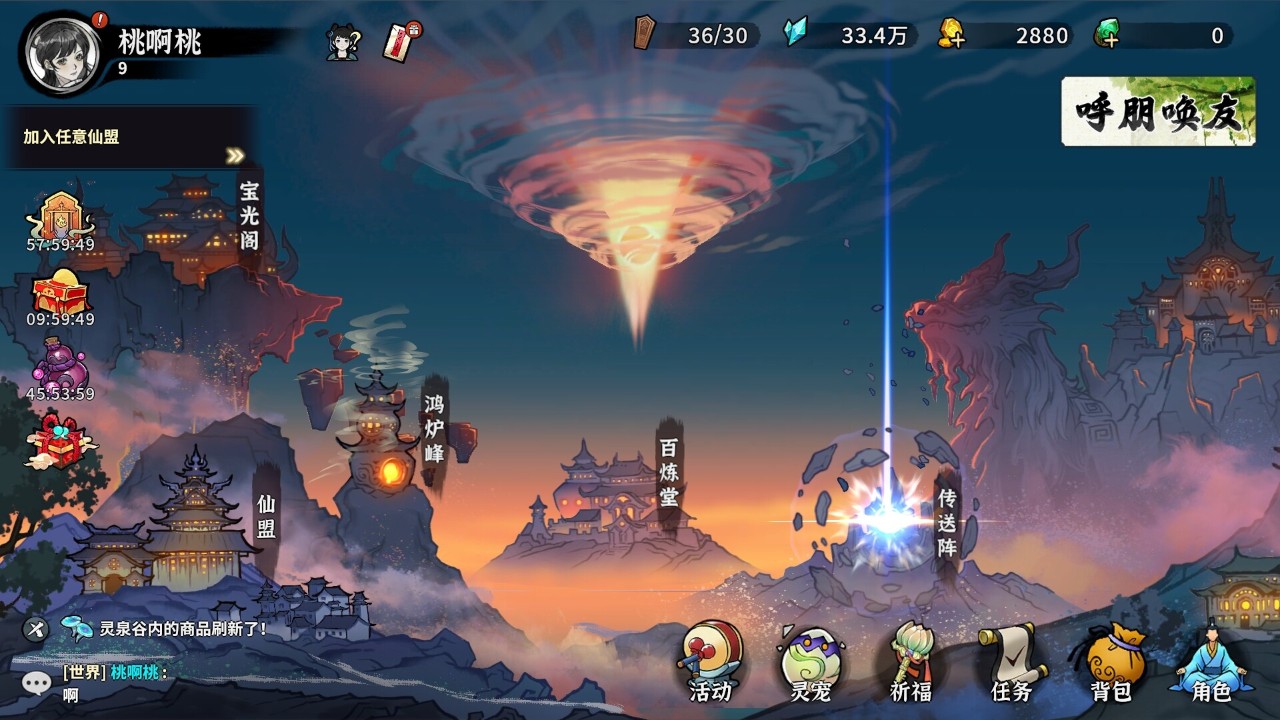The image size is (1280, 720).
Task: Open the 背包 bag inventory
Action: [x=1109, y=661]
